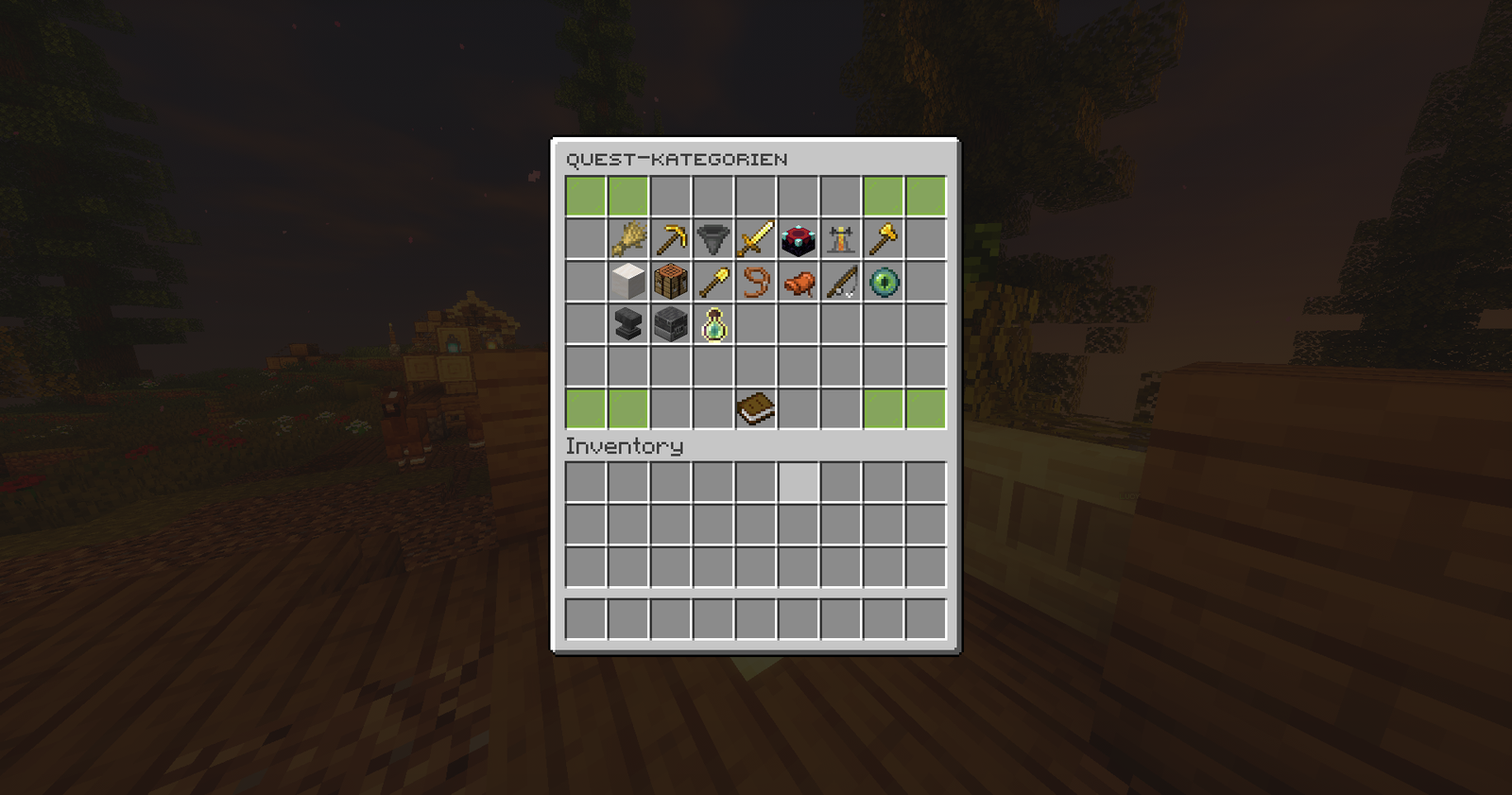Image resolution: width=1512 pixels, height=795 pixels.
Task: Click the book icon in bottom row
Action: (755, 409)
